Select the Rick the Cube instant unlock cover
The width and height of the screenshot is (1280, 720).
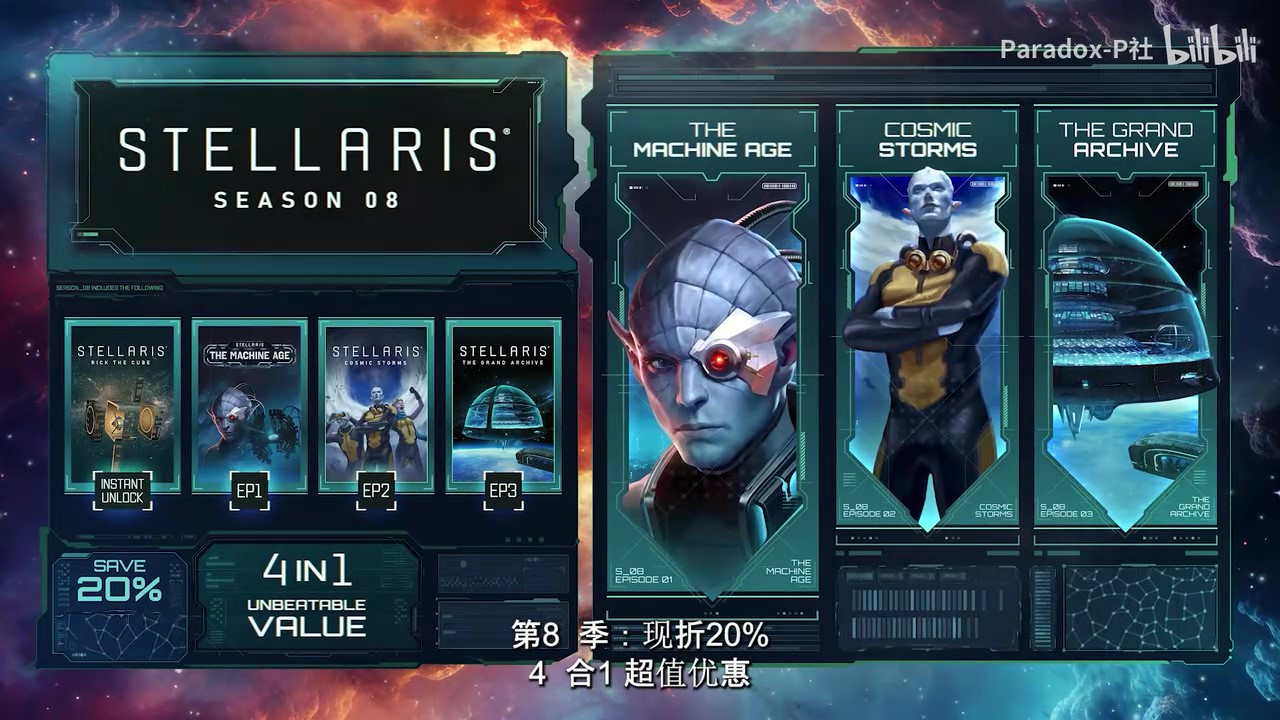(122, 405)
